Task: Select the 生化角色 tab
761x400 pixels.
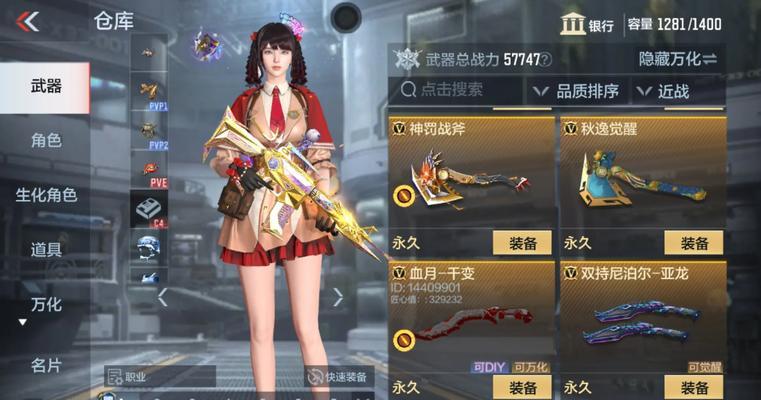Action: click(x=45, y=195)
